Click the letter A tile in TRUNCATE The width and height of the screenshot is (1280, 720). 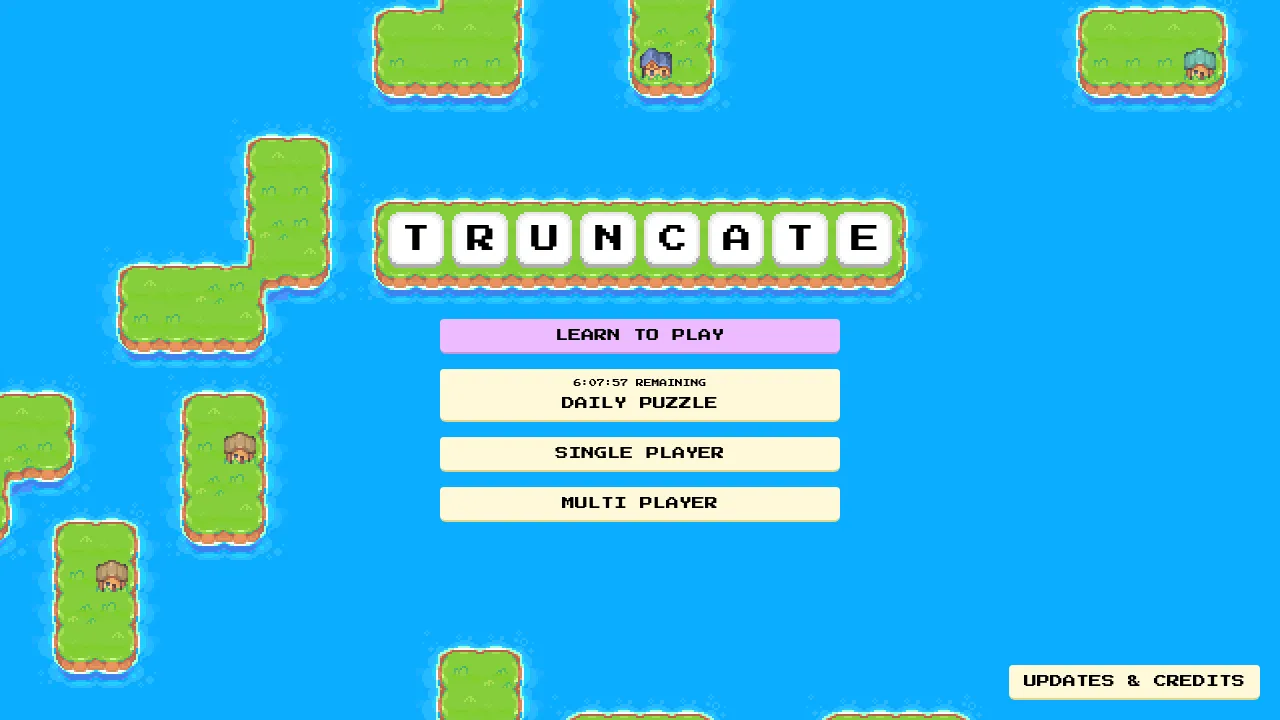coord(735,238)
